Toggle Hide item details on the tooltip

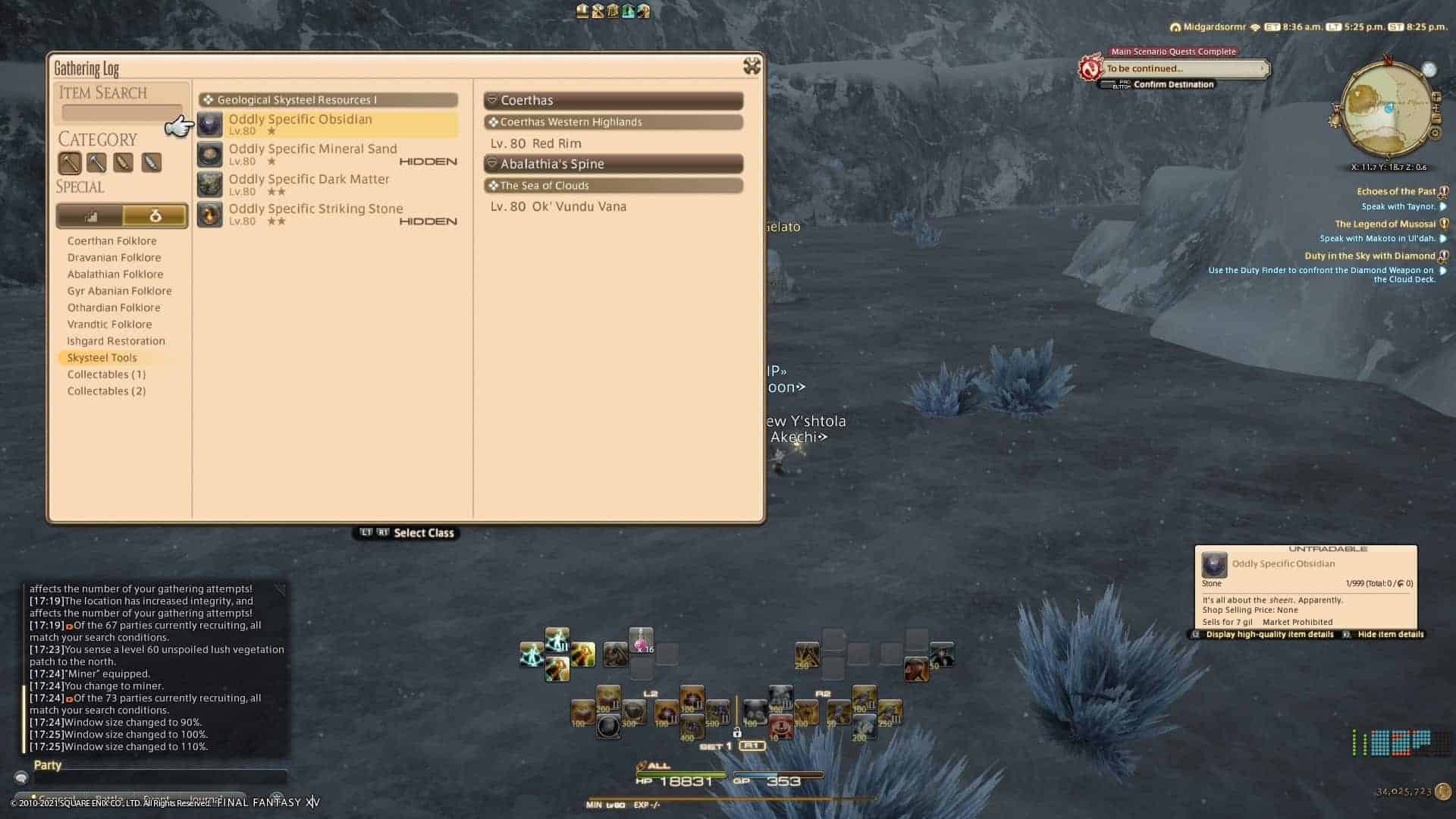point(1391,634)
